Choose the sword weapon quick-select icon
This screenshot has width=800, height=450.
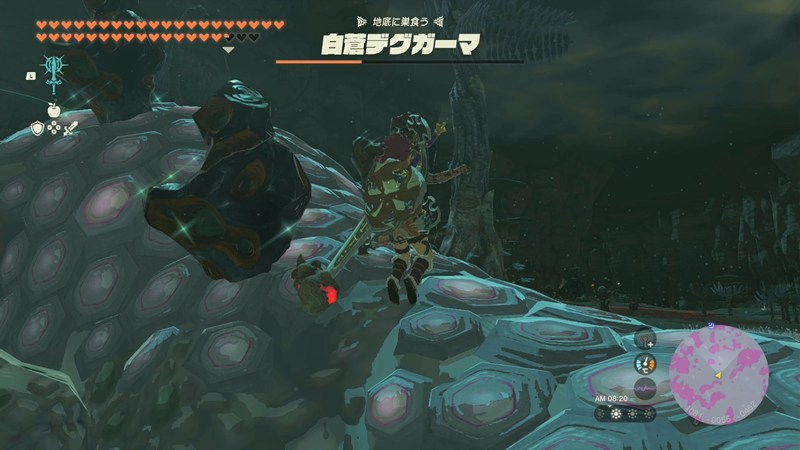click(x=70, y=128)
